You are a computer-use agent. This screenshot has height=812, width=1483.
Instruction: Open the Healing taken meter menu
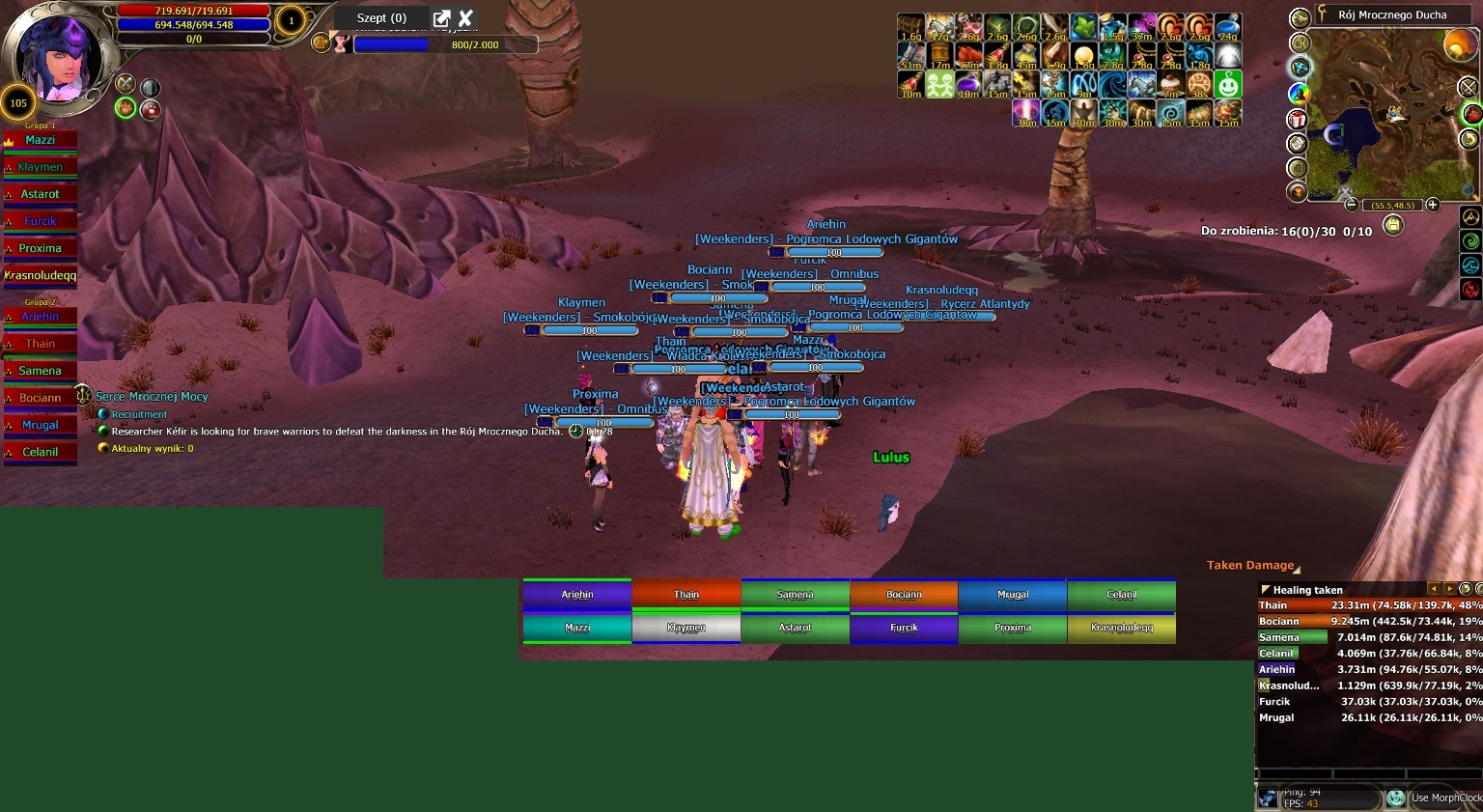pos(1266,589)
